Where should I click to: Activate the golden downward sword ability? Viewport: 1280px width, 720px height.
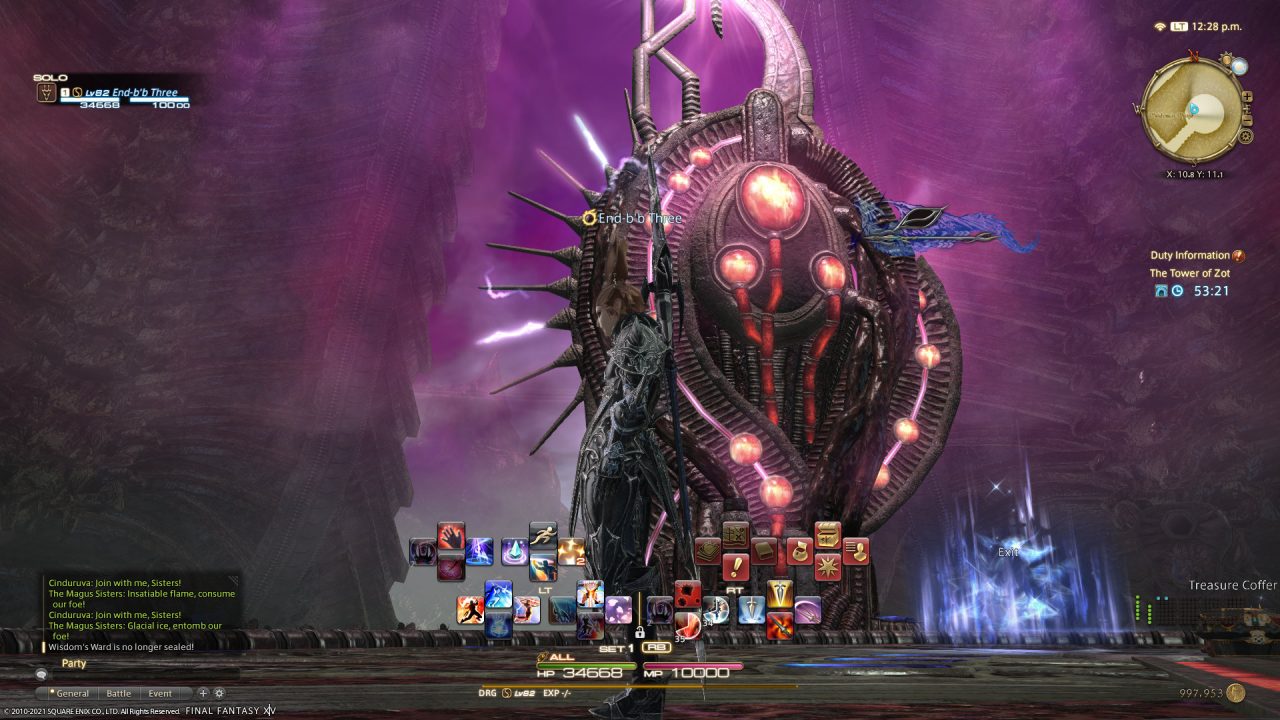tap(779, 595)
